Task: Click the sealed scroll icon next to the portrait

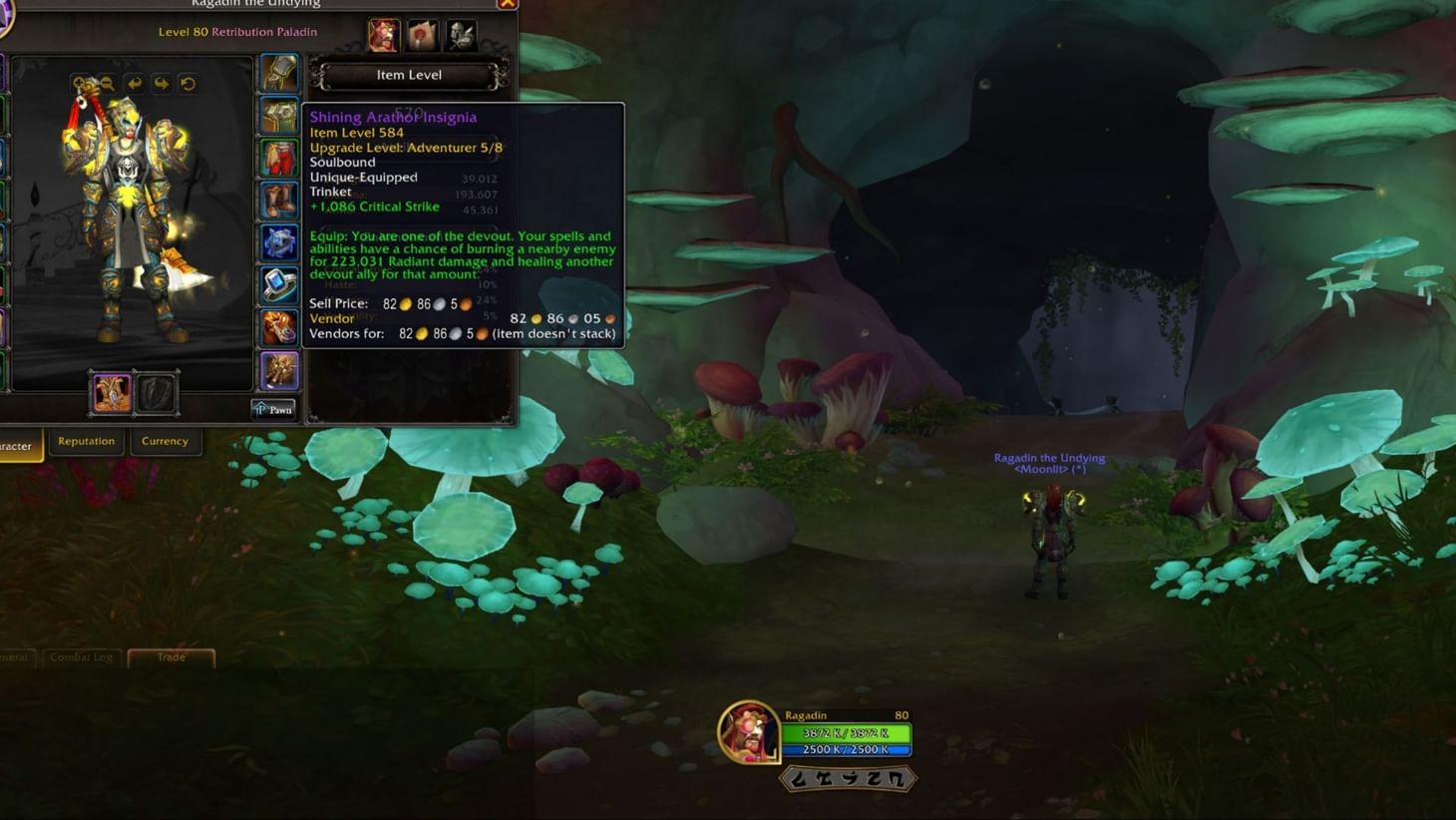Action: click(x=423, y=34)
